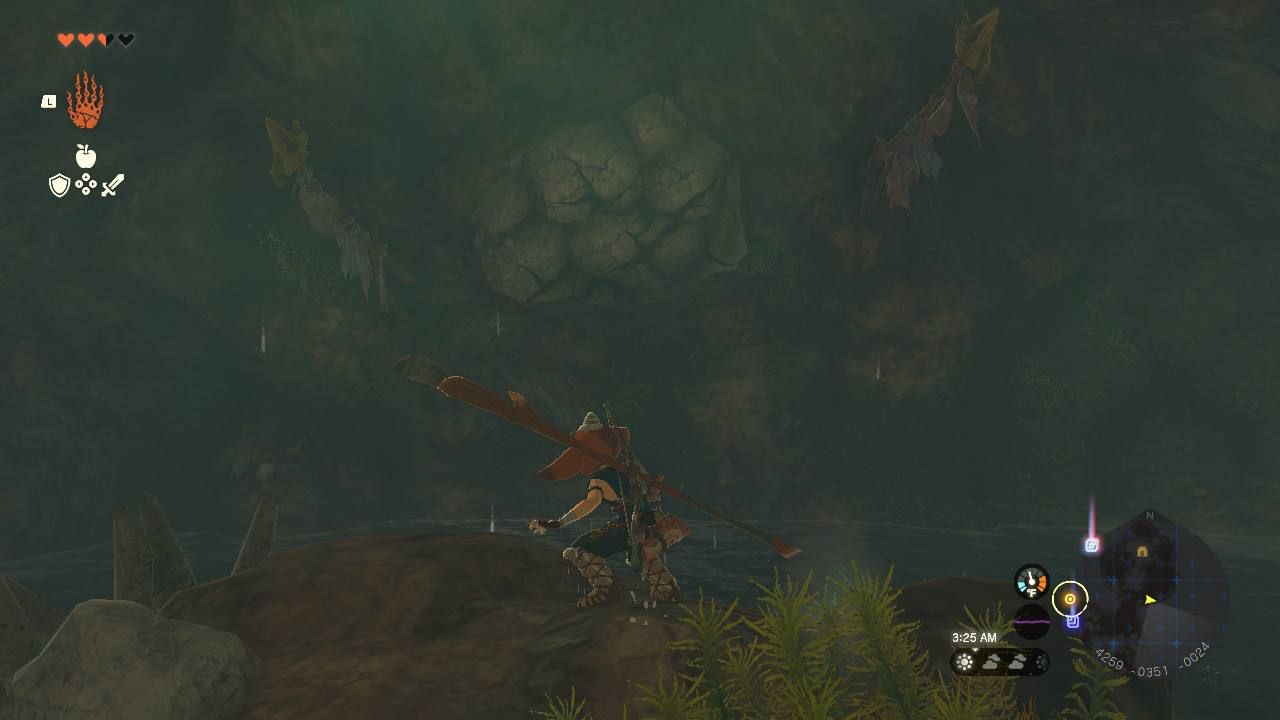Toggle the Fahrenheit temperature unit
The width and height of the screenshot is (1280, 720).
coord(1033,592)
